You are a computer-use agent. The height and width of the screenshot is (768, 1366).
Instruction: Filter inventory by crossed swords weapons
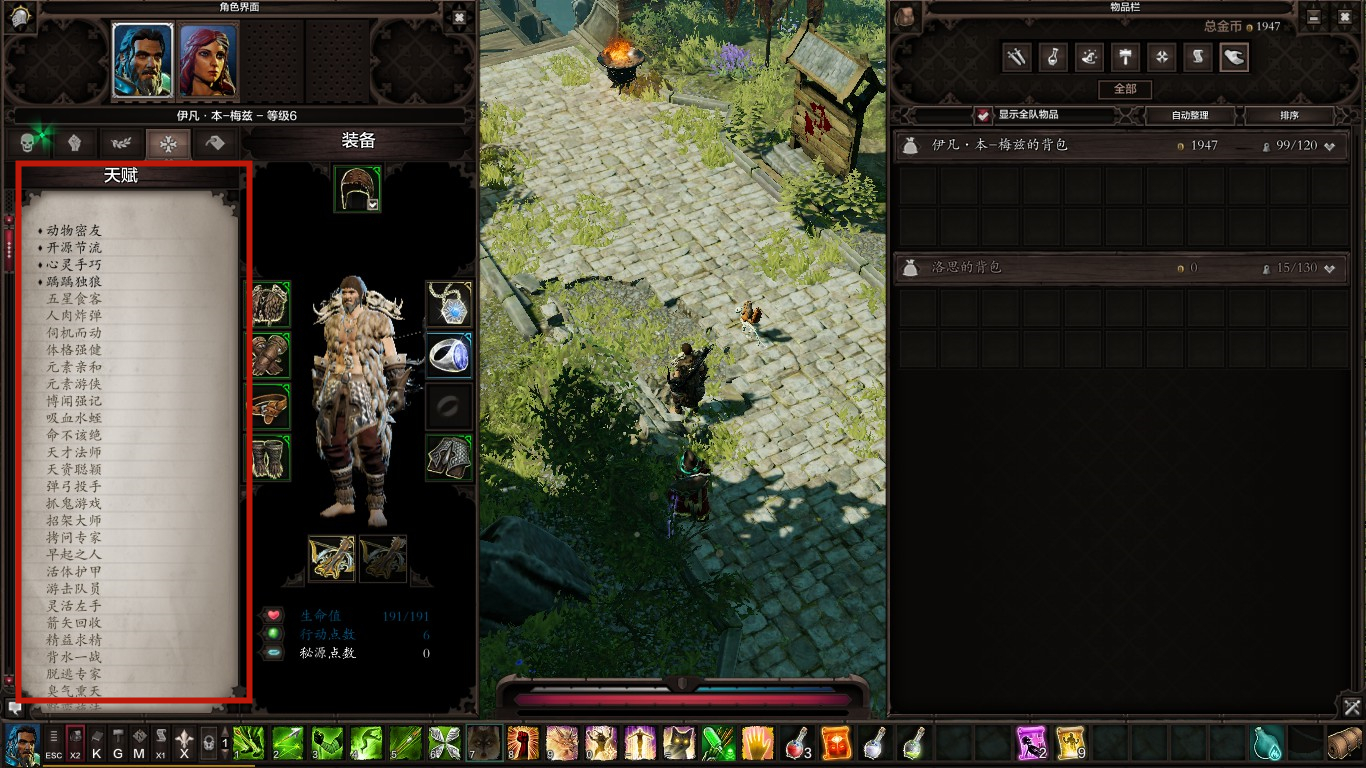click(1016, 57)
